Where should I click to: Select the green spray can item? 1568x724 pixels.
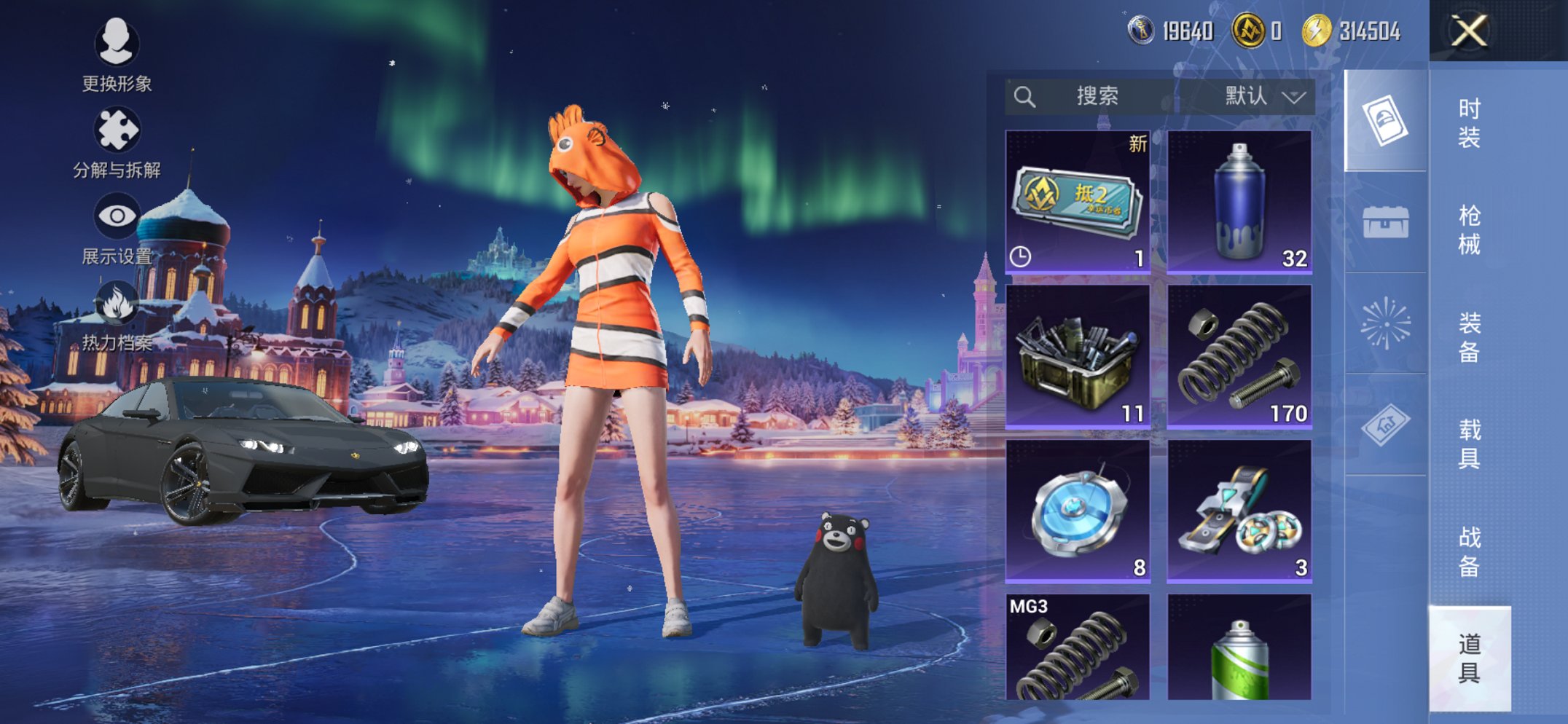coord(1239,648)
